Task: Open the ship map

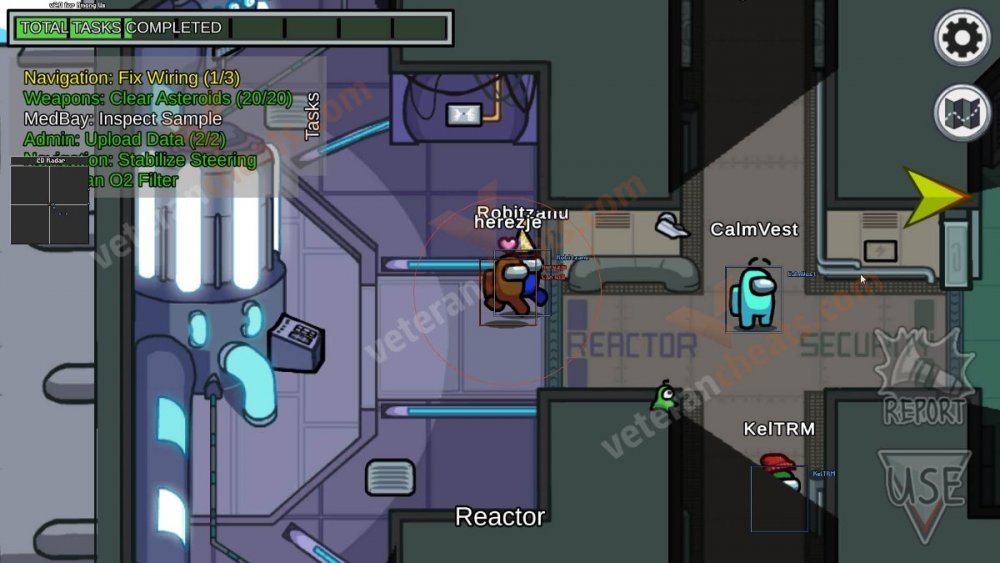Action: tap(962, 113)
